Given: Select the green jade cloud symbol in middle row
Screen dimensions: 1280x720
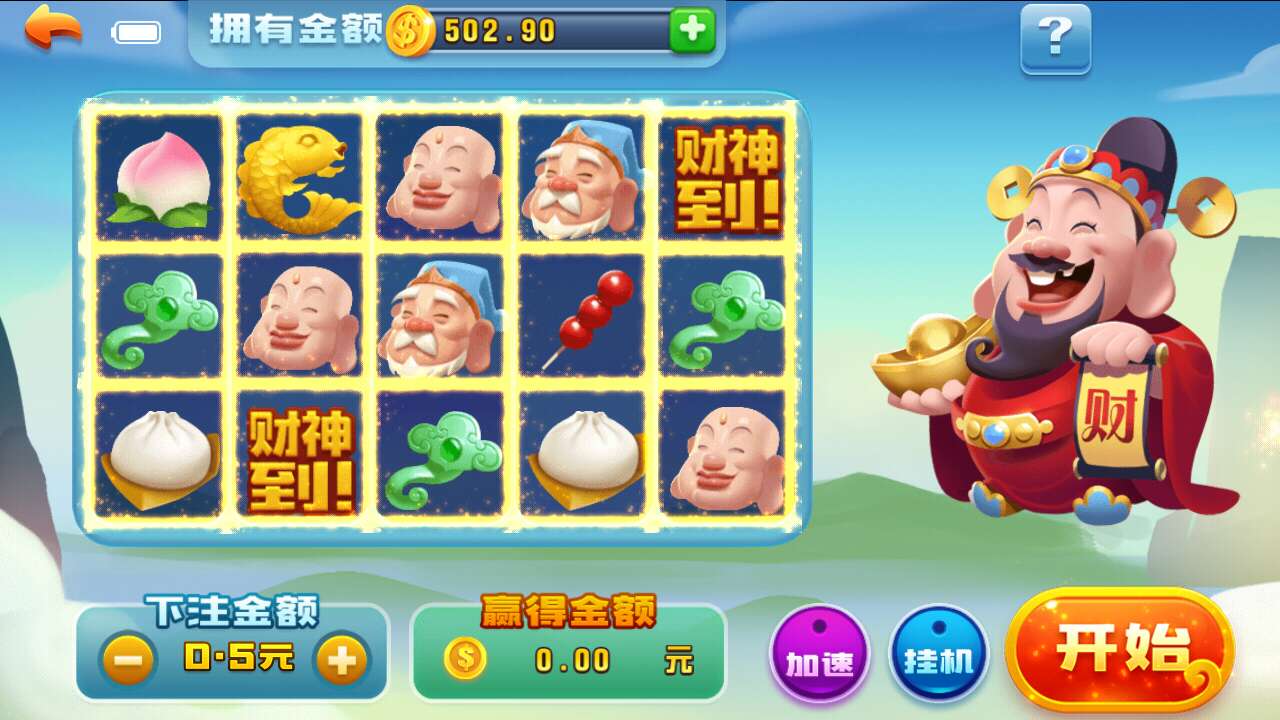Looking at the screenshot, I should point(160,315).
